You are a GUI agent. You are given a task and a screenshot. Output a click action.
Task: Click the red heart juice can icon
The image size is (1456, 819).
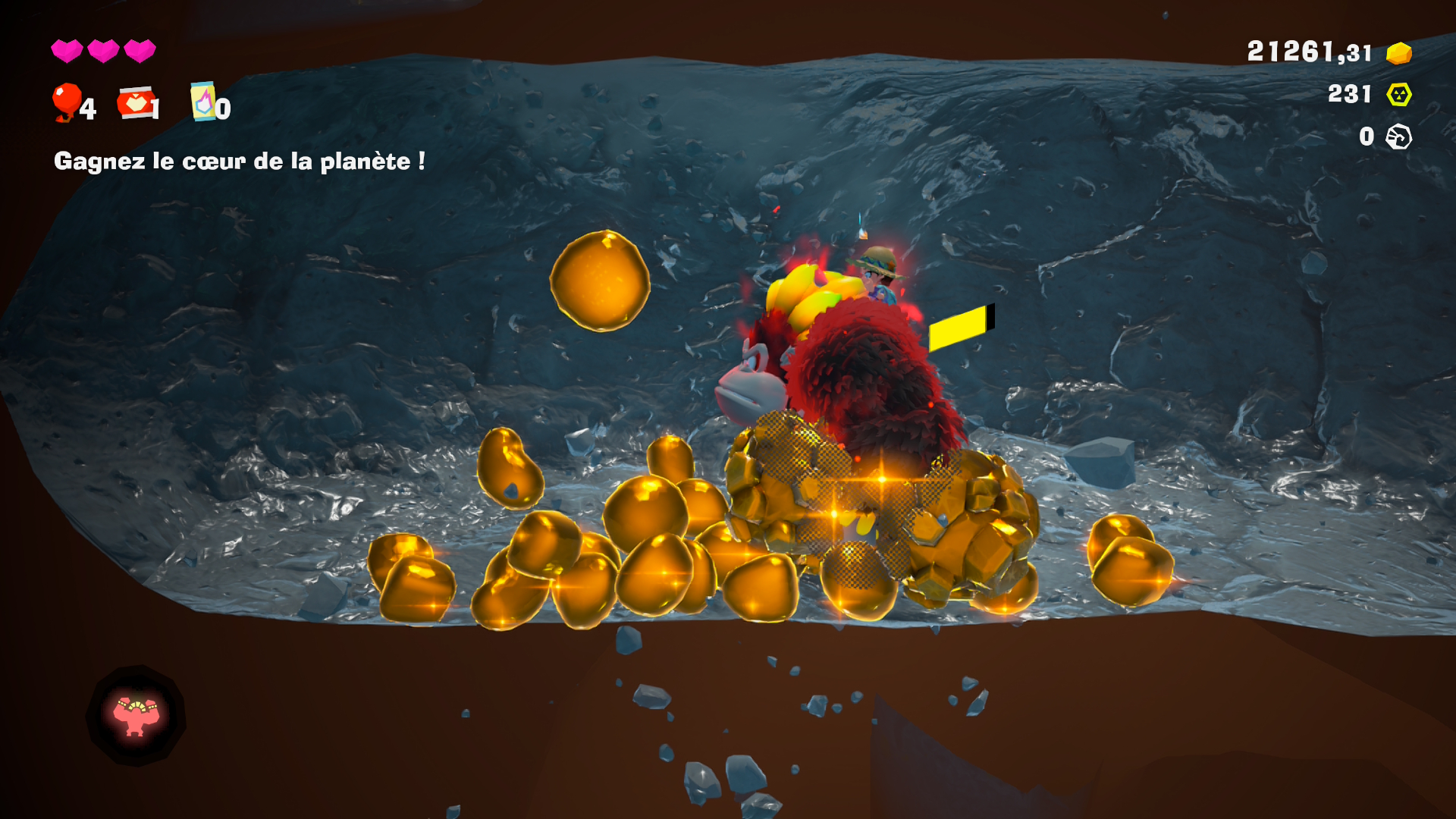[x=136, y=102]
